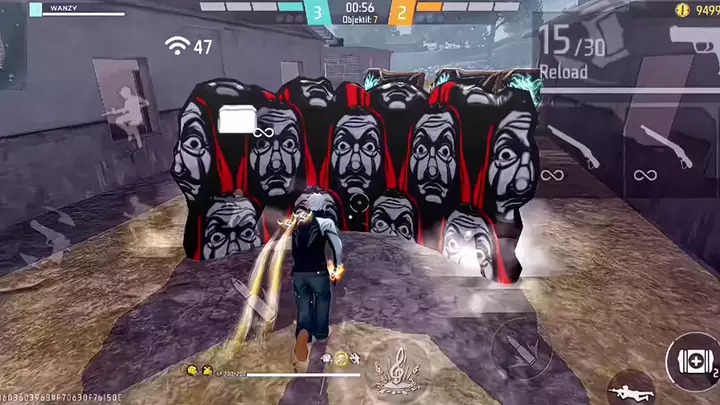The image size is (720, 405).
Task: Tap the gloo wall icon
Action: pyautogui.click(x=238, y=121)
